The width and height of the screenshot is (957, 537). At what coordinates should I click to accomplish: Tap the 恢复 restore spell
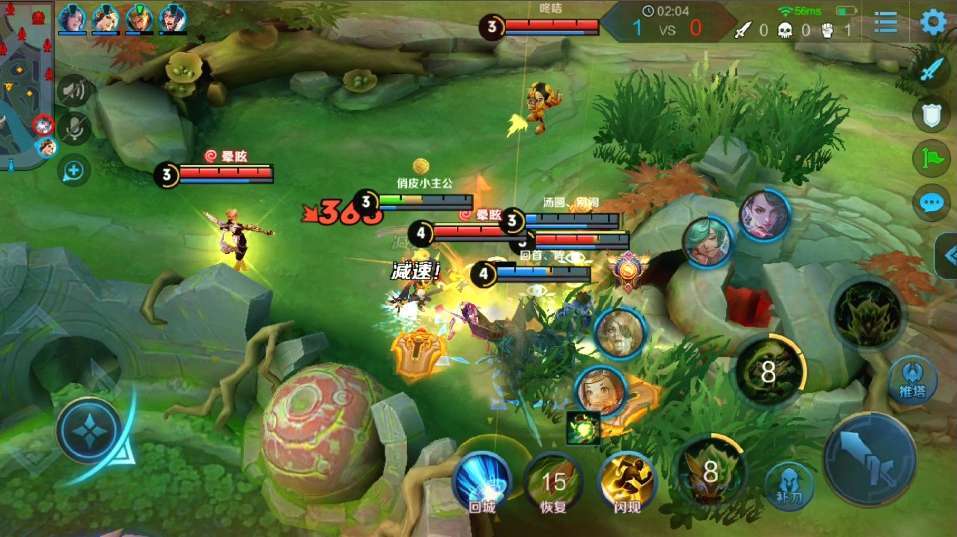pos(553,481)
